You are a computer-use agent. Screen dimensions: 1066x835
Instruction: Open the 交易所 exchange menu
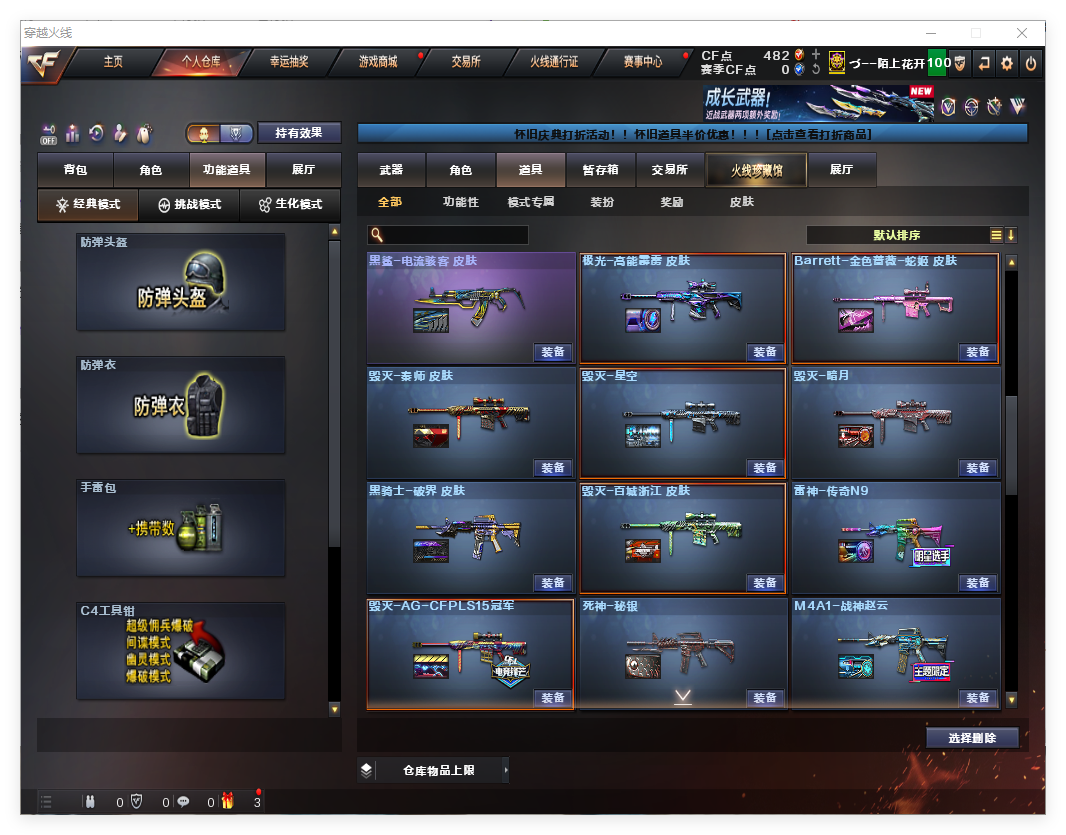[x=466, y=62]
